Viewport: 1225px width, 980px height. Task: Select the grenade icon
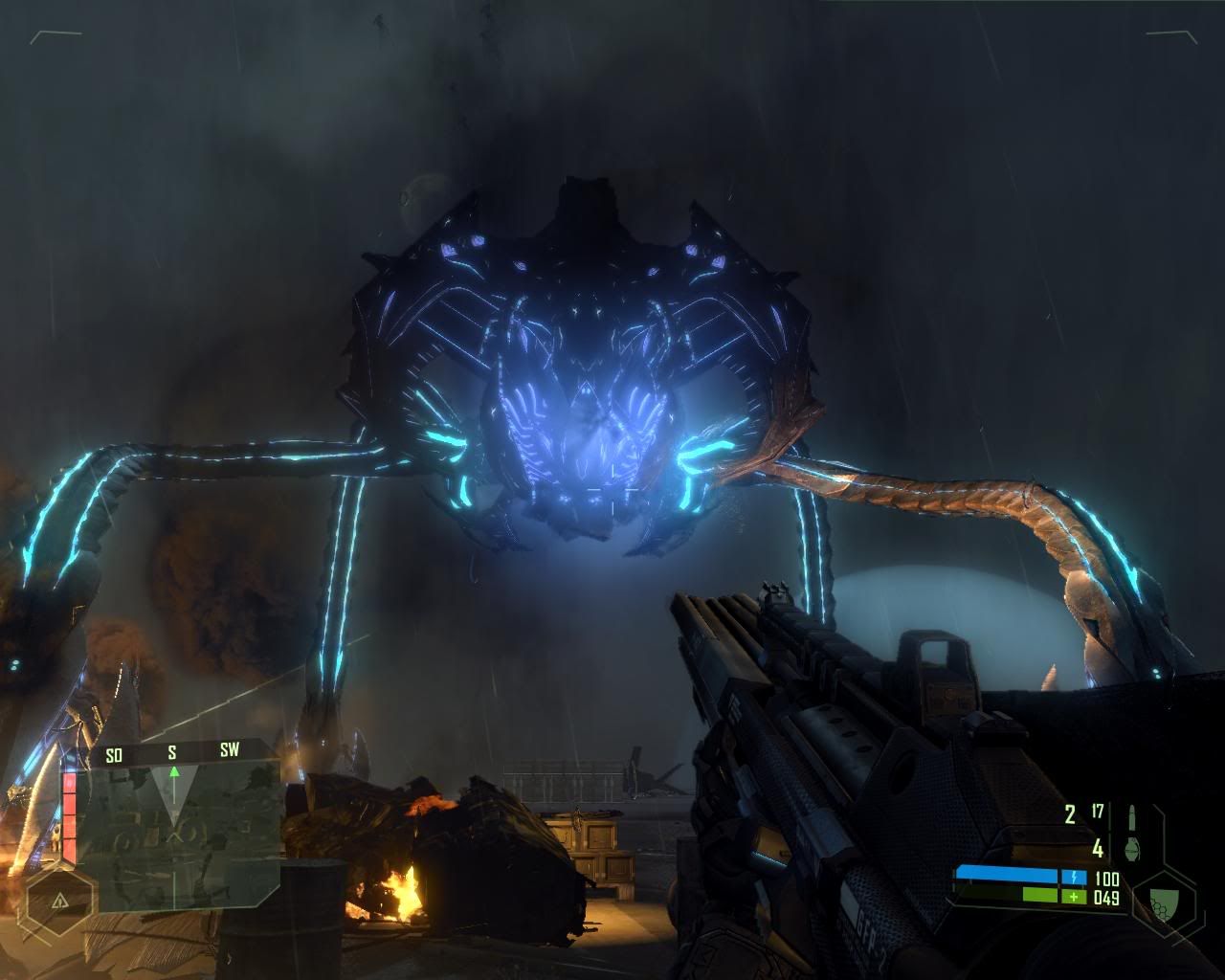pos(1133,847)
